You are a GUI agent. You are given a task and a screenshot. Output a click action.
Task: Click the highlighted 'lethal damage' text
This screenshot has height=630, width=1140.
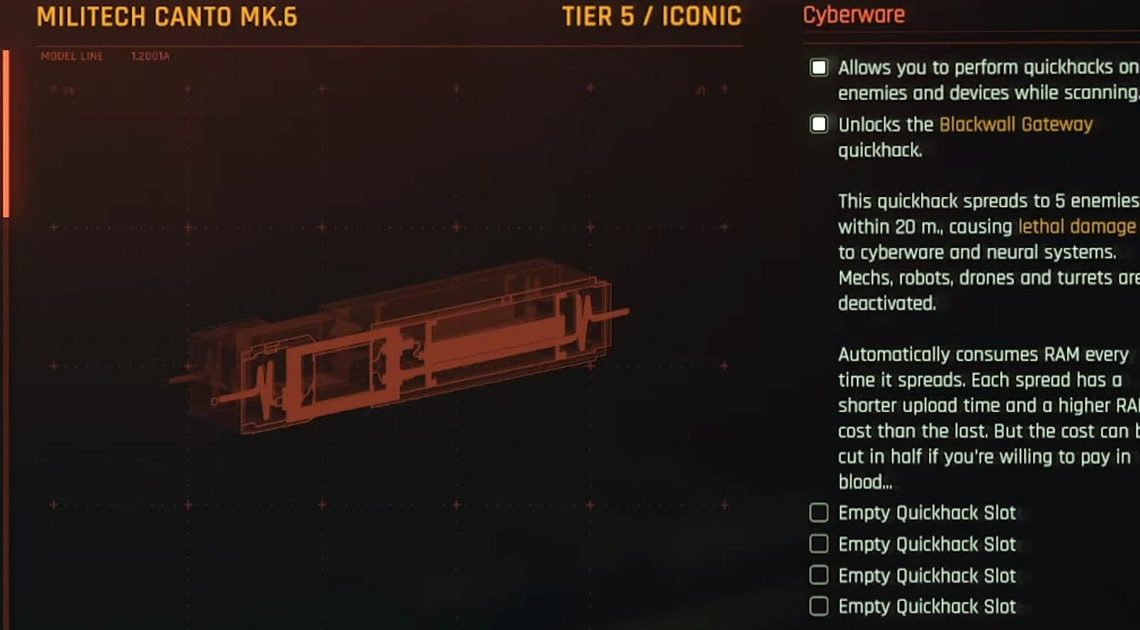point(1077,227)
